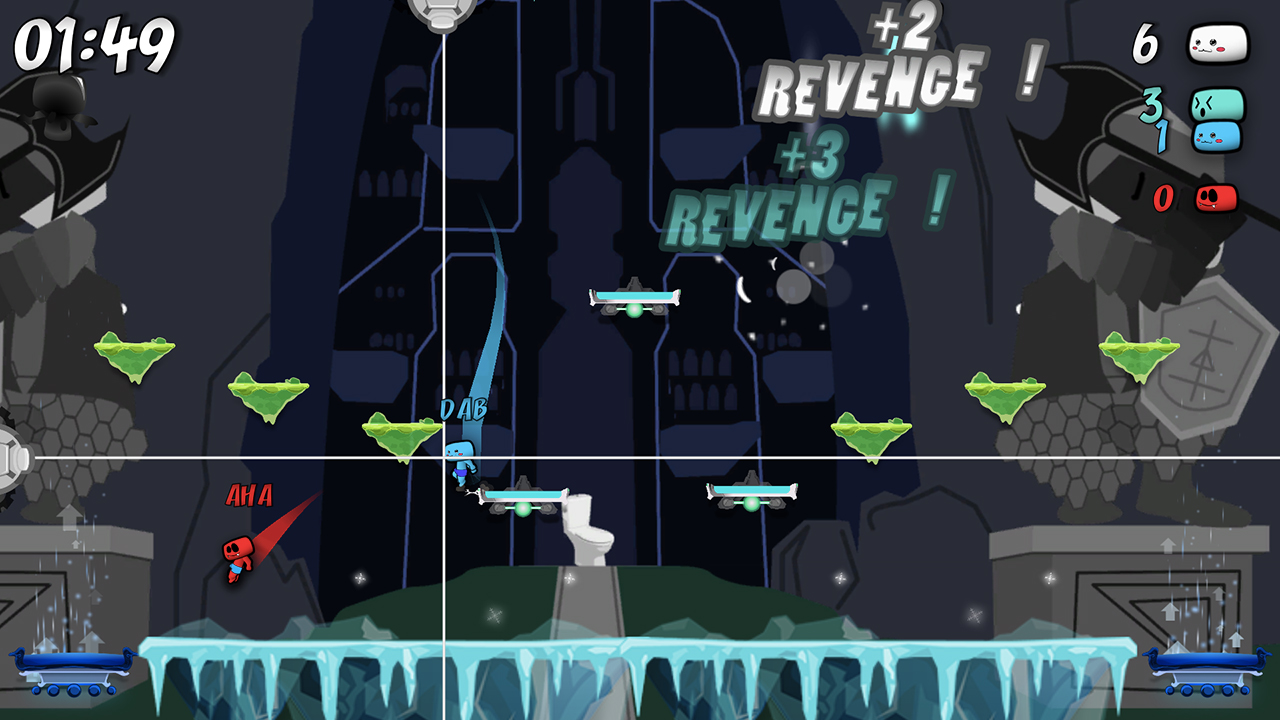Select the blue character doing the DAB
Viewport: 1280px width, 720px height.
pyautogui.click(x=461, y=459)
